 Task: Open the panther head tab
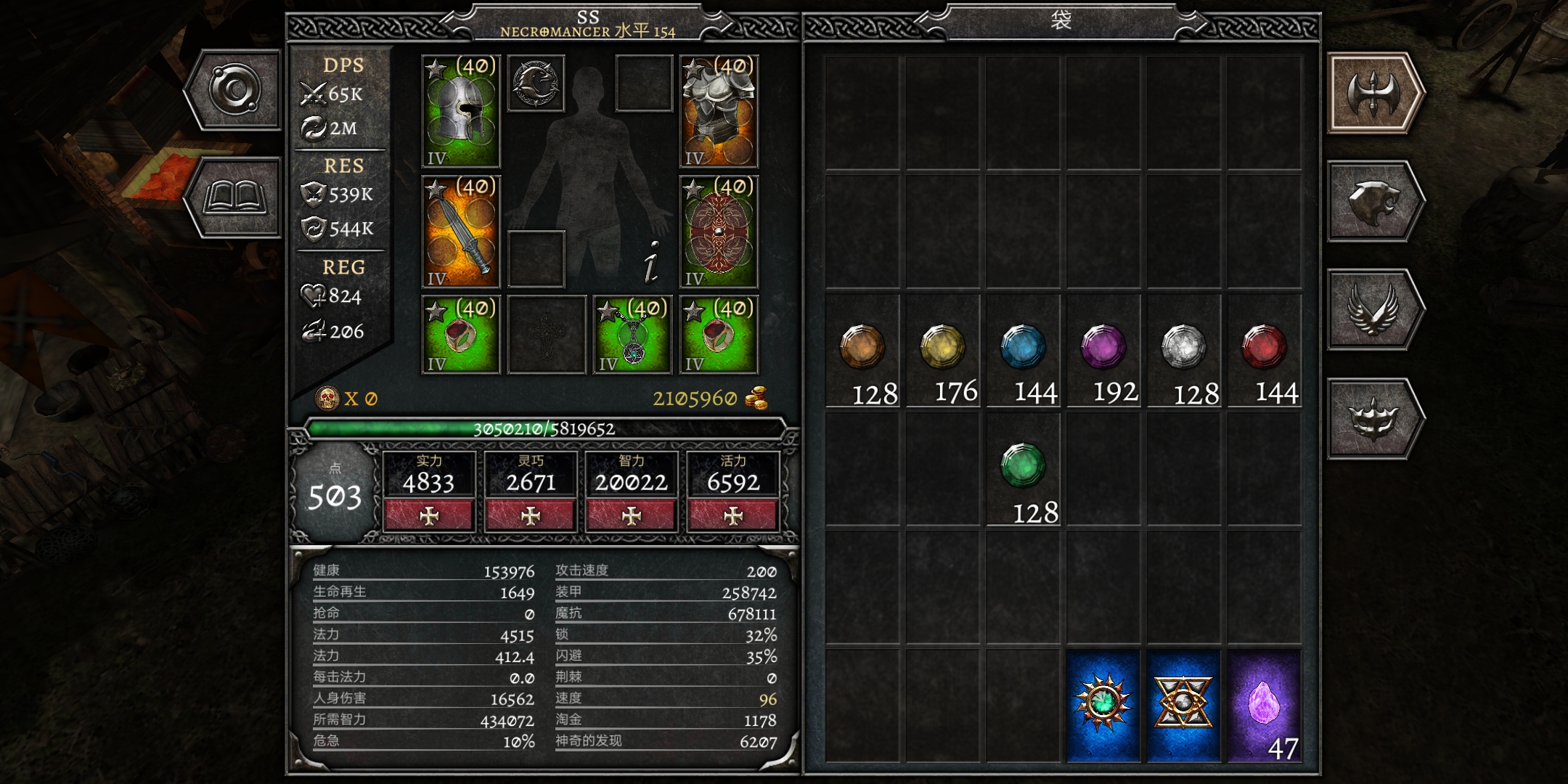tap(1373, 202)
